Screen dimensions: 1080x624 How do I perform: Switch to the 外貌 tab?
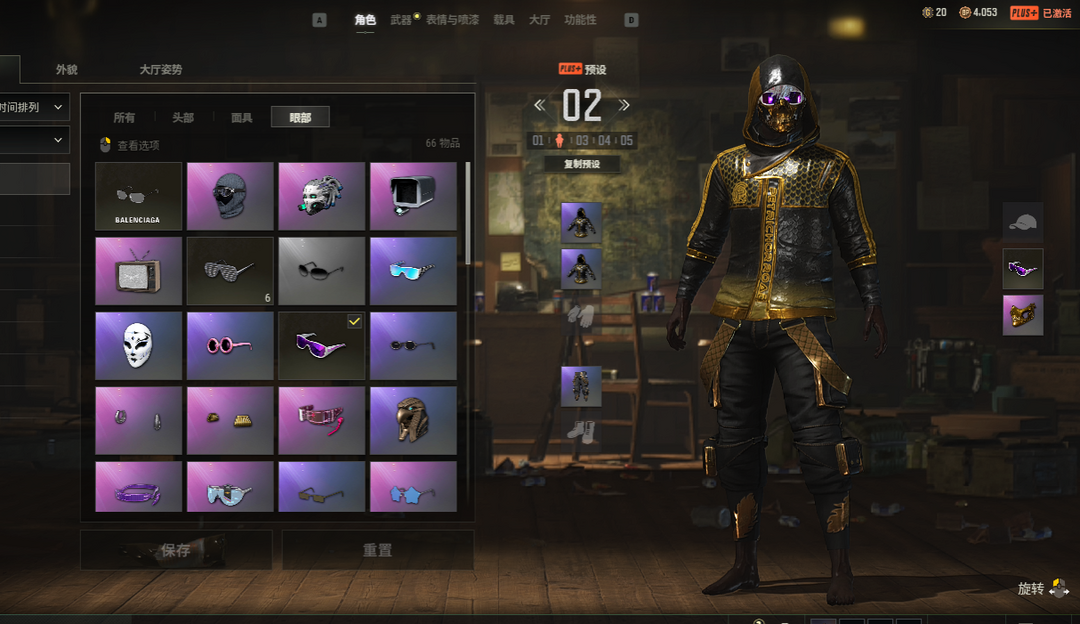[x=67, y=70]
